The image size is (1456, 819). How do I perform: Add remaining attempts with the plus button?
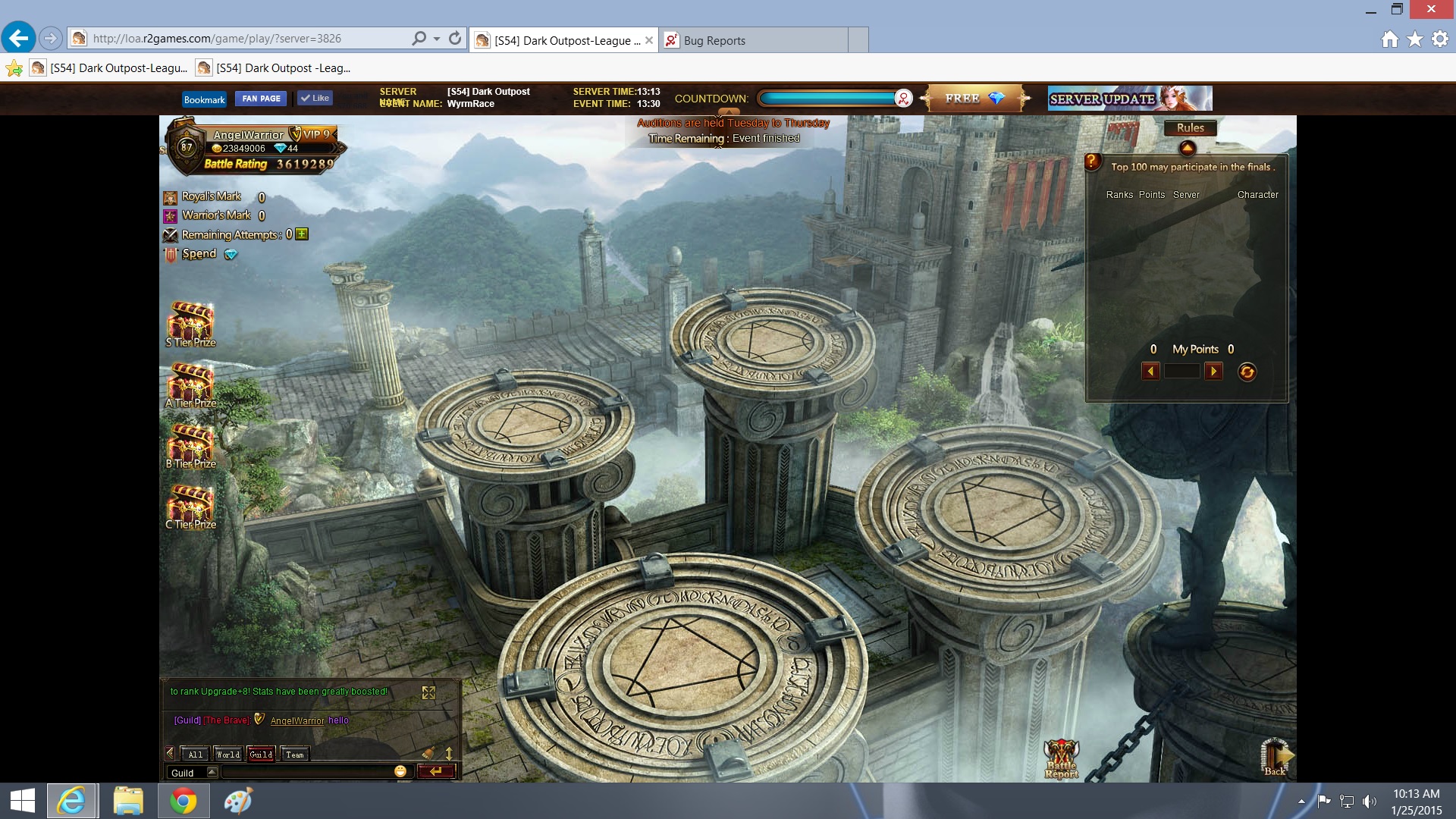302,234
